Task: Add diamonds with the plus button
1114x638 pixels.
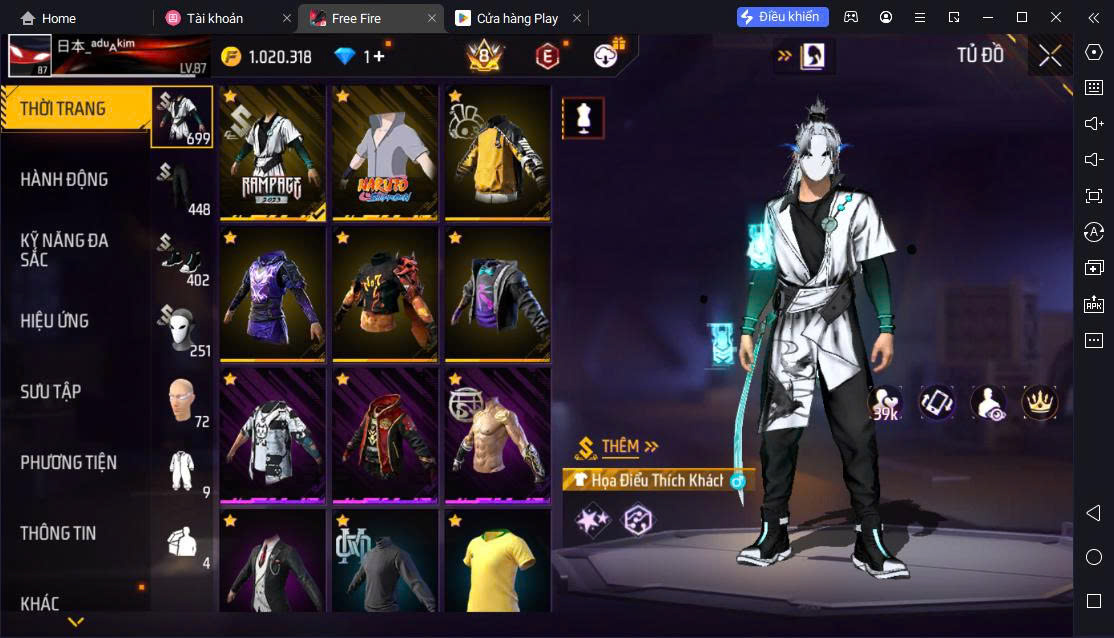Action: click(379, 57)
